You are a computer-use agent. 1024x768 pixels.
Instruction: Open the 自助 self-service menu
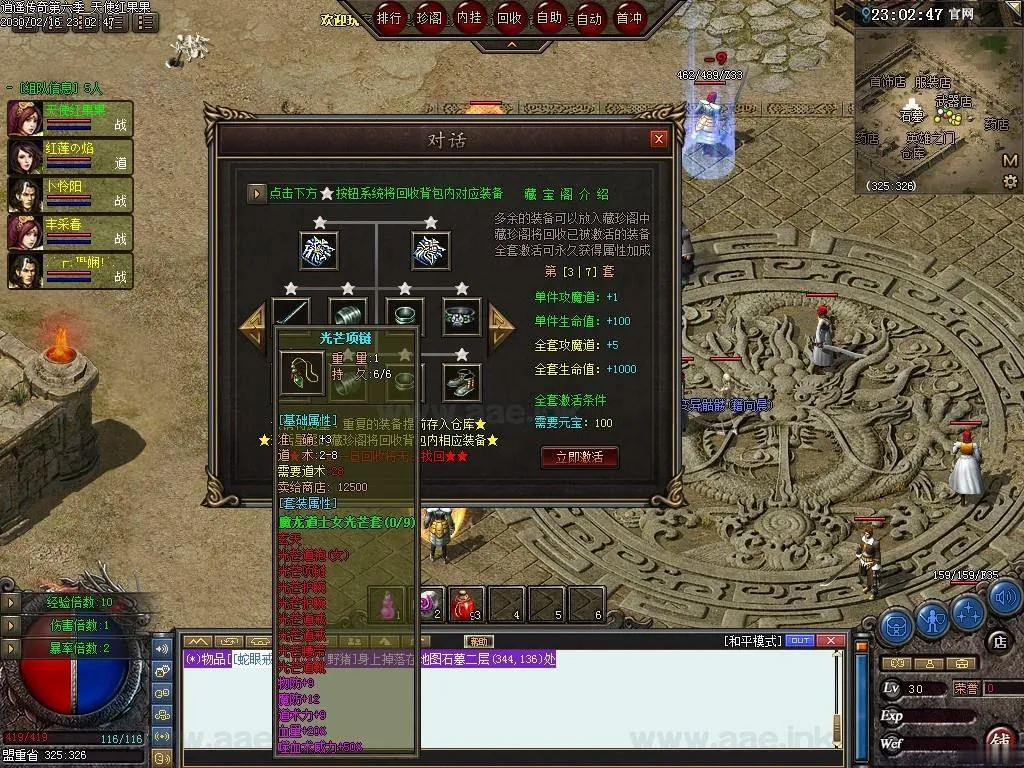[x=549, y=18]
